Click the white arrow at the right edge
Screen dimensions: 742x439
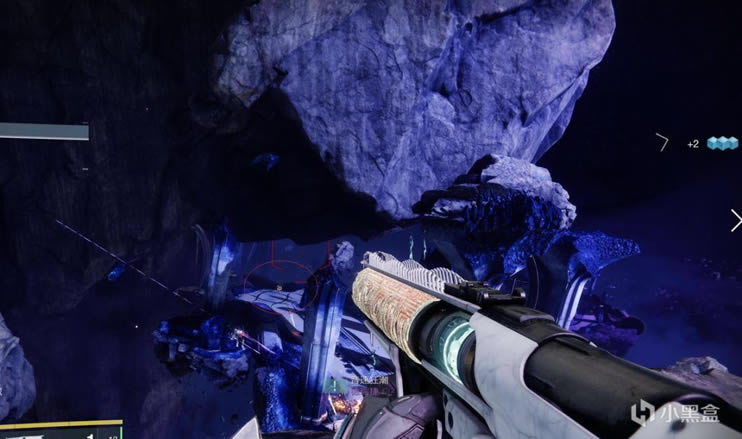(x=736, y=221)
